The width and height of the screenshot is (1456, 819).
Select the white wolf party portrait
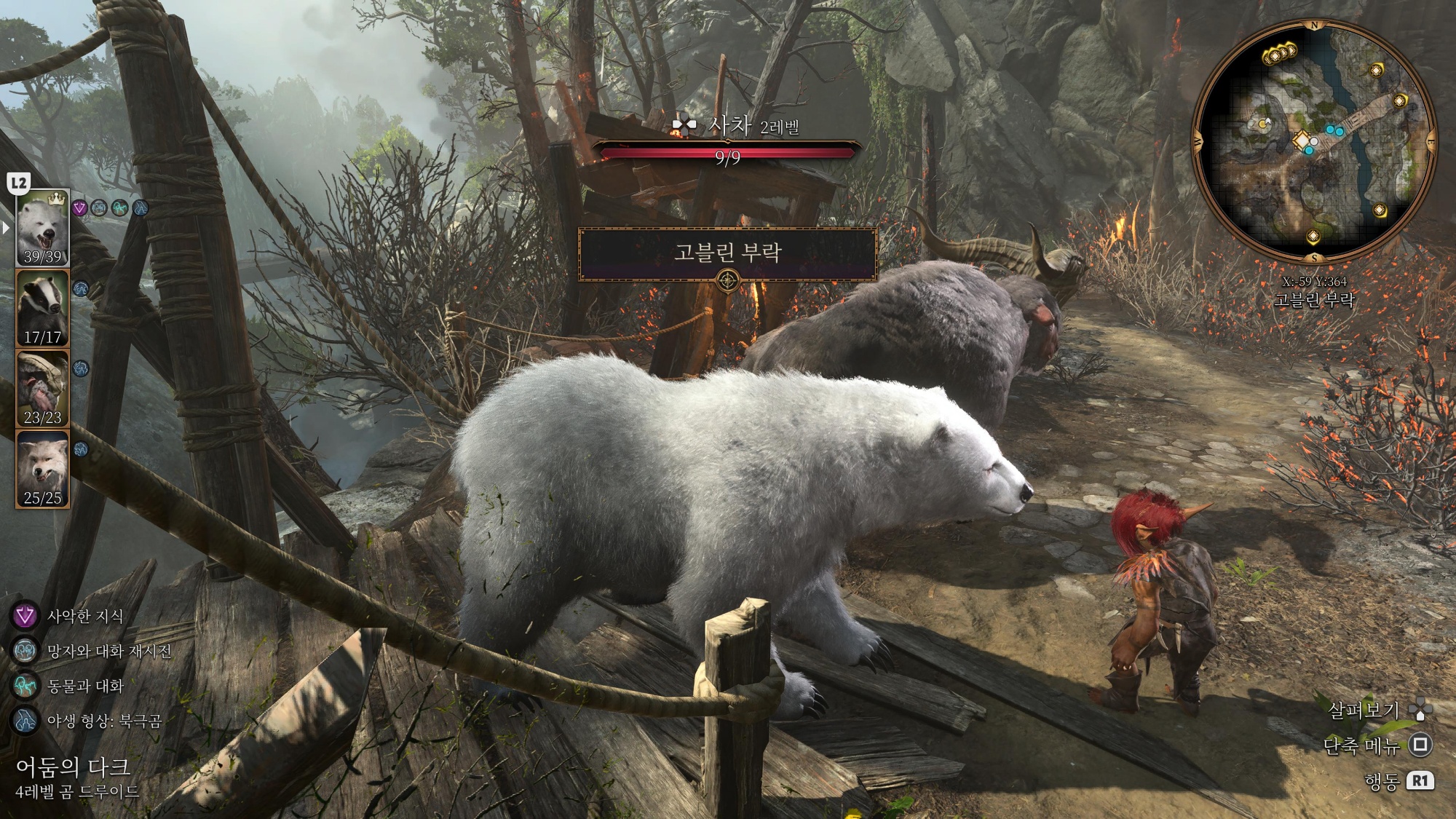click(43, 468)
